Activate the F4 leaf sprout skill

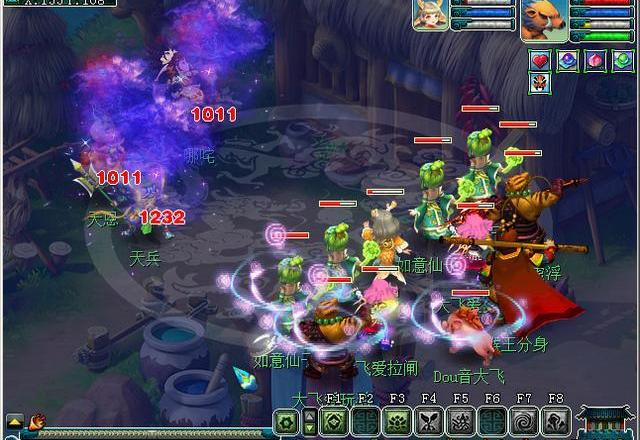[429, 421]
